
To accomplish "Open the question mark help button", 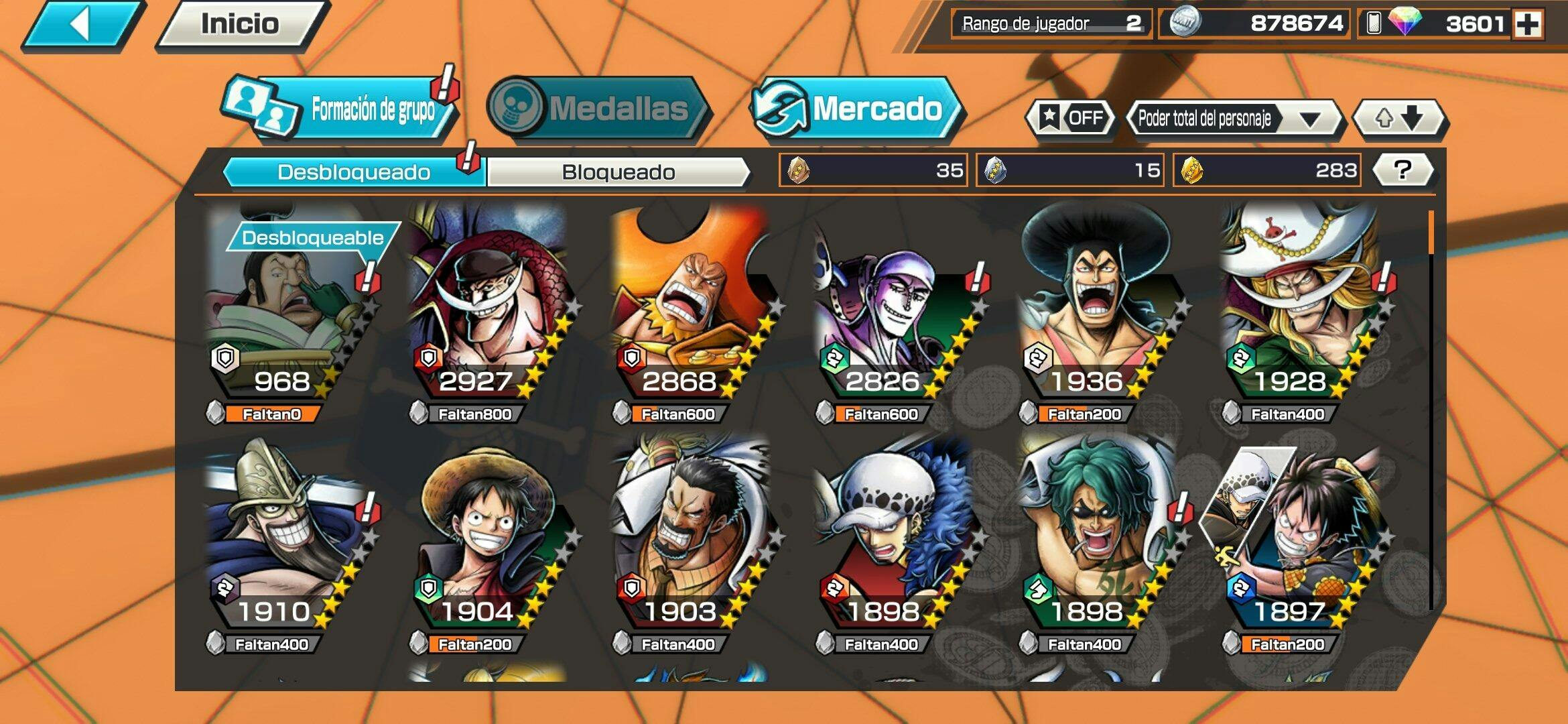I will tap(1402, 170).
